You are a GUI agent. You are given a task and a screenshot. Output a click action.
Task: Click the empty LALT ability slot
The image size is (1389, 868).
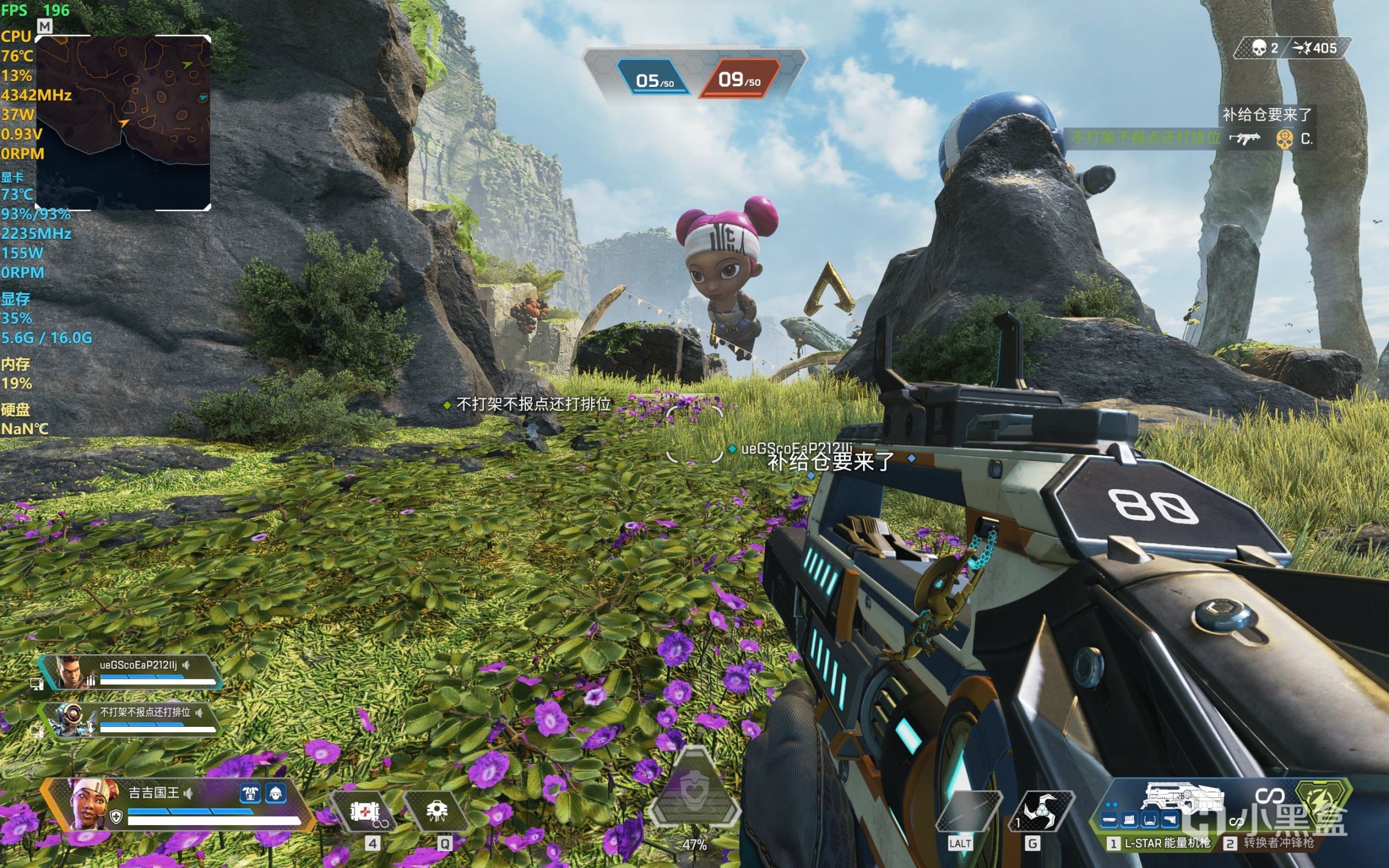967,811
